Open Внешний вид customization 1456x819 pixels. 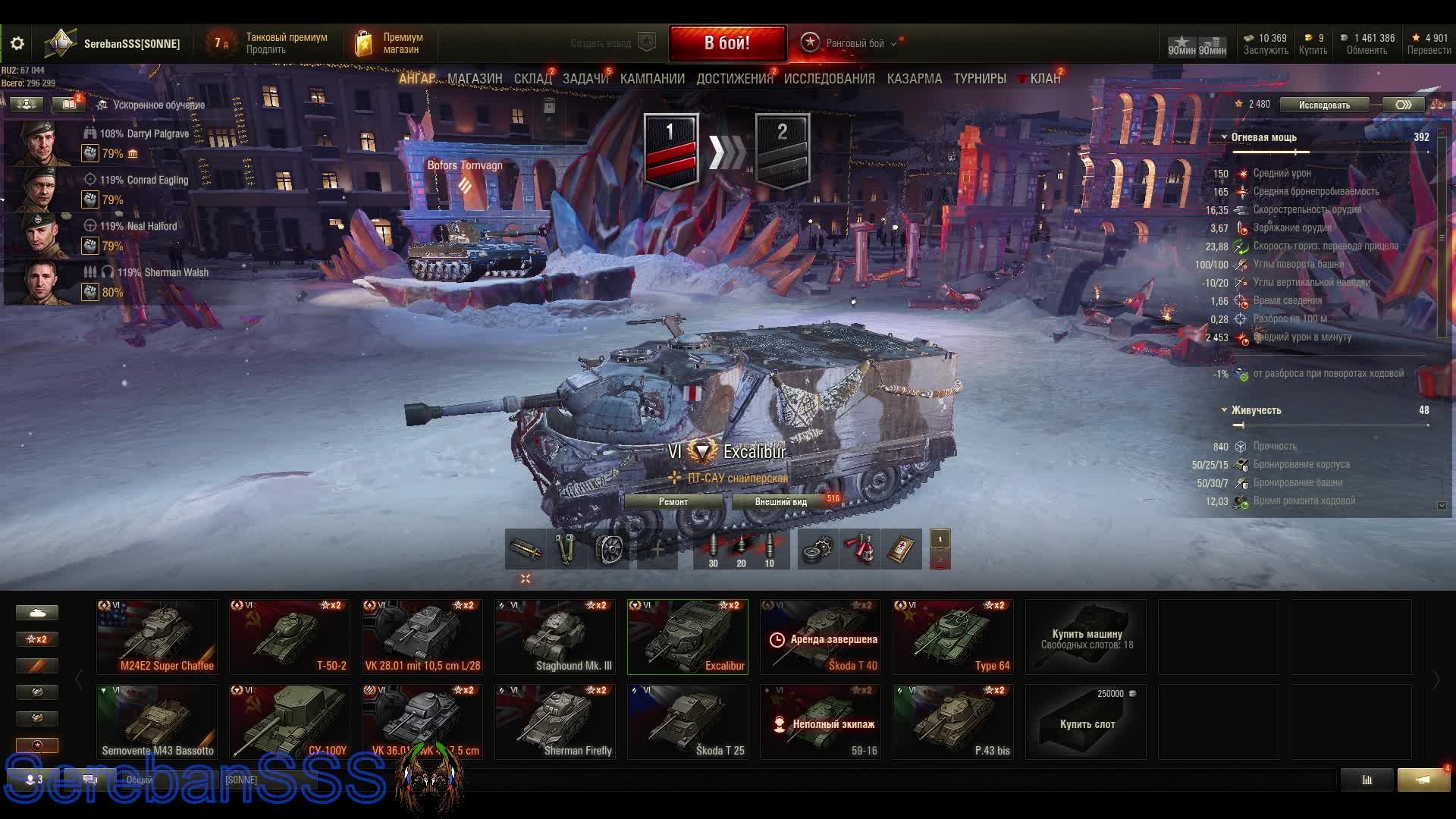780,502
